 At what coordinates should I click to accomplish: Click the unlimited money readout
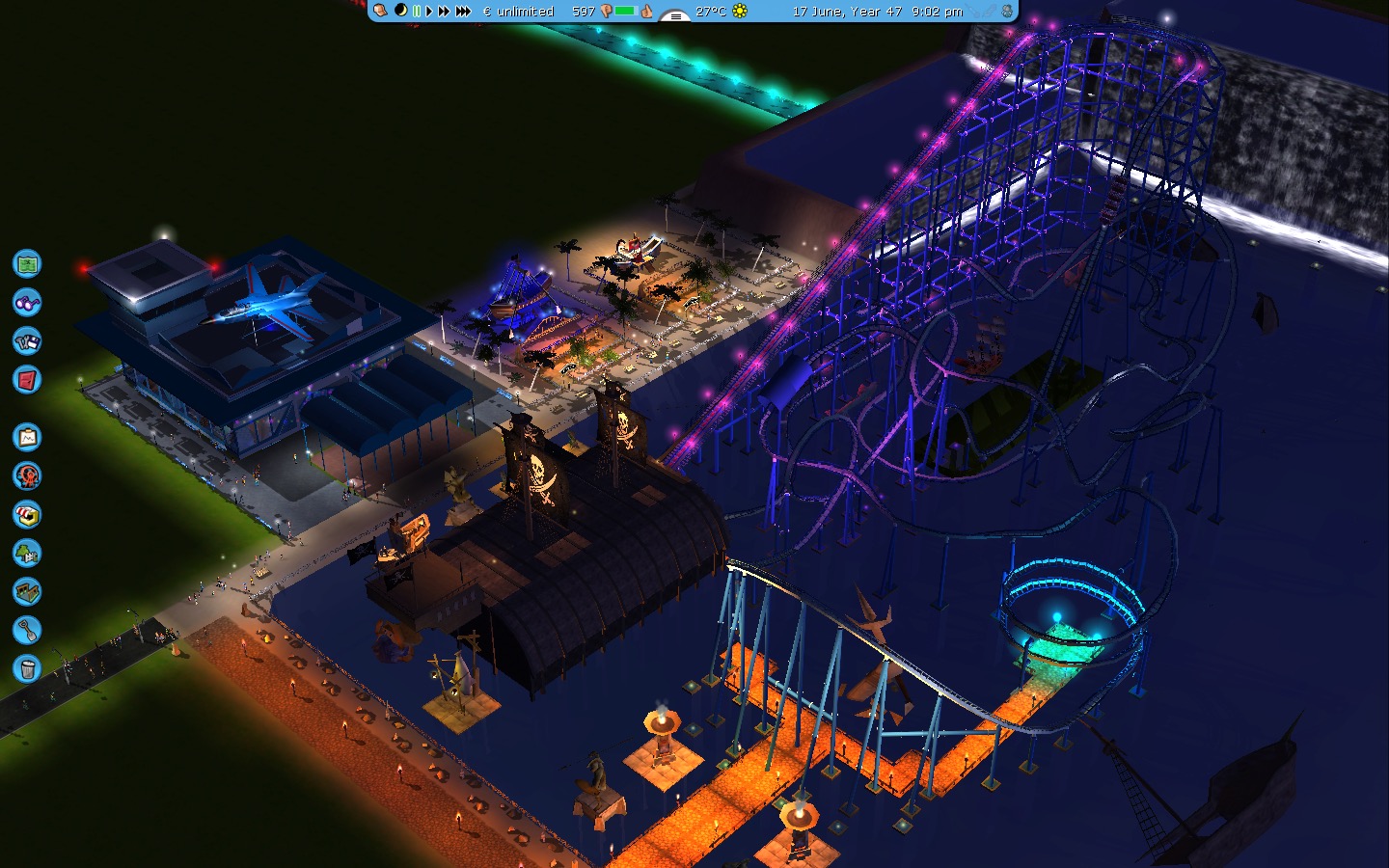(x=518, y=12)
